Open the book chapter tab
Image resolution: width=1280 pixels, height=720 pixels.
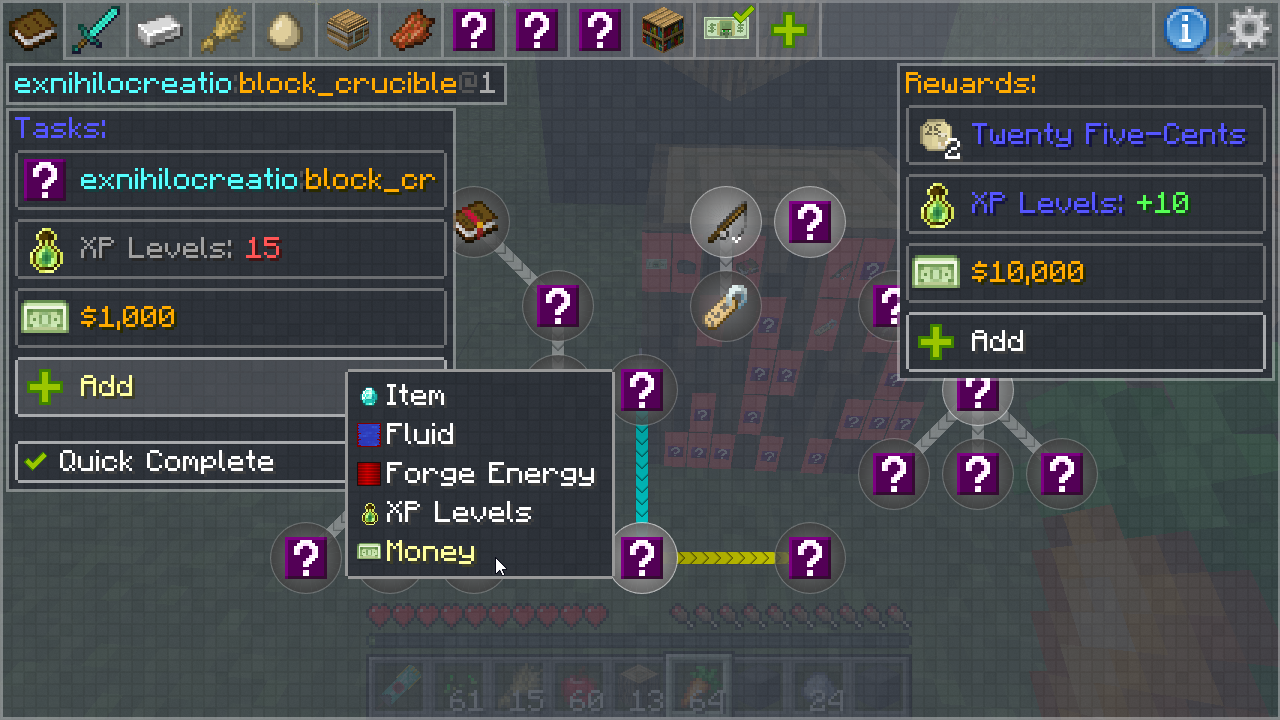point(33,30)
